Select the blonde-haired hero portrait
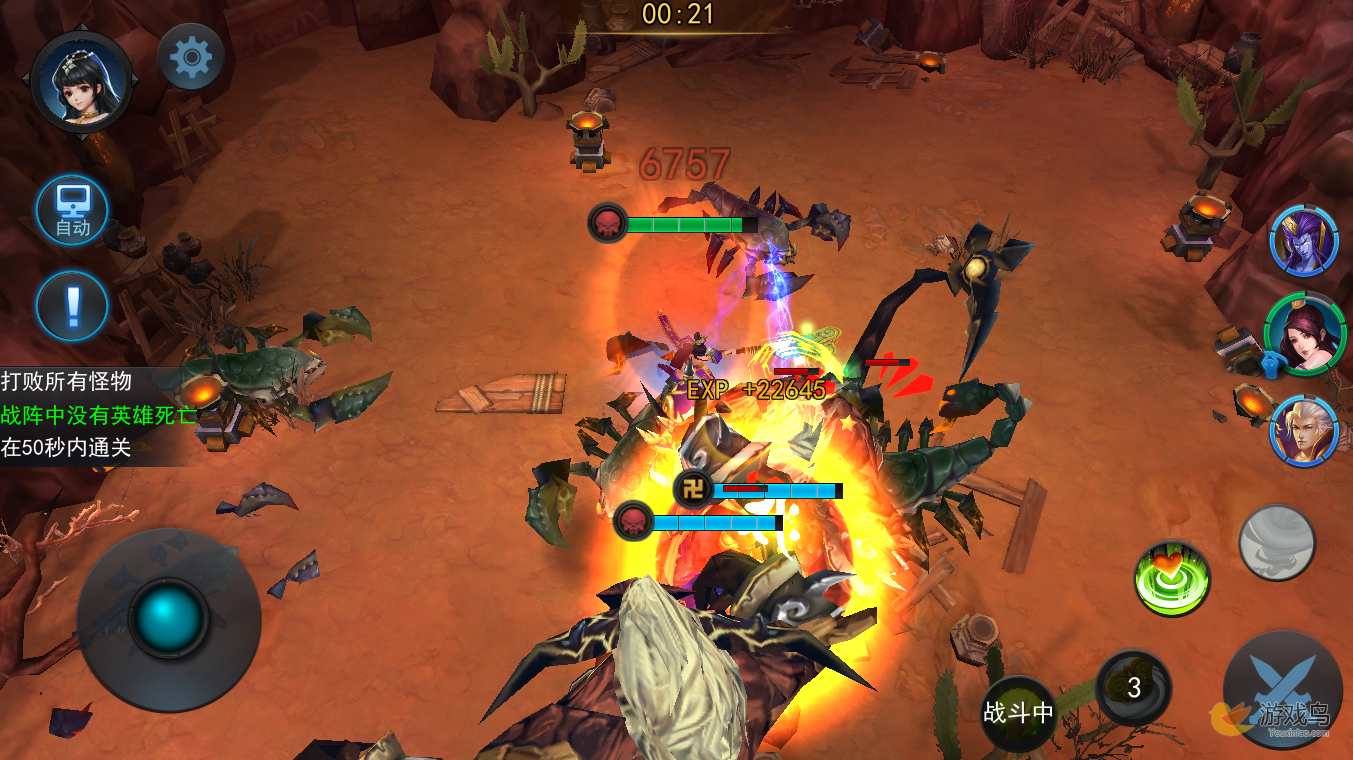 tap(1304, 429)
